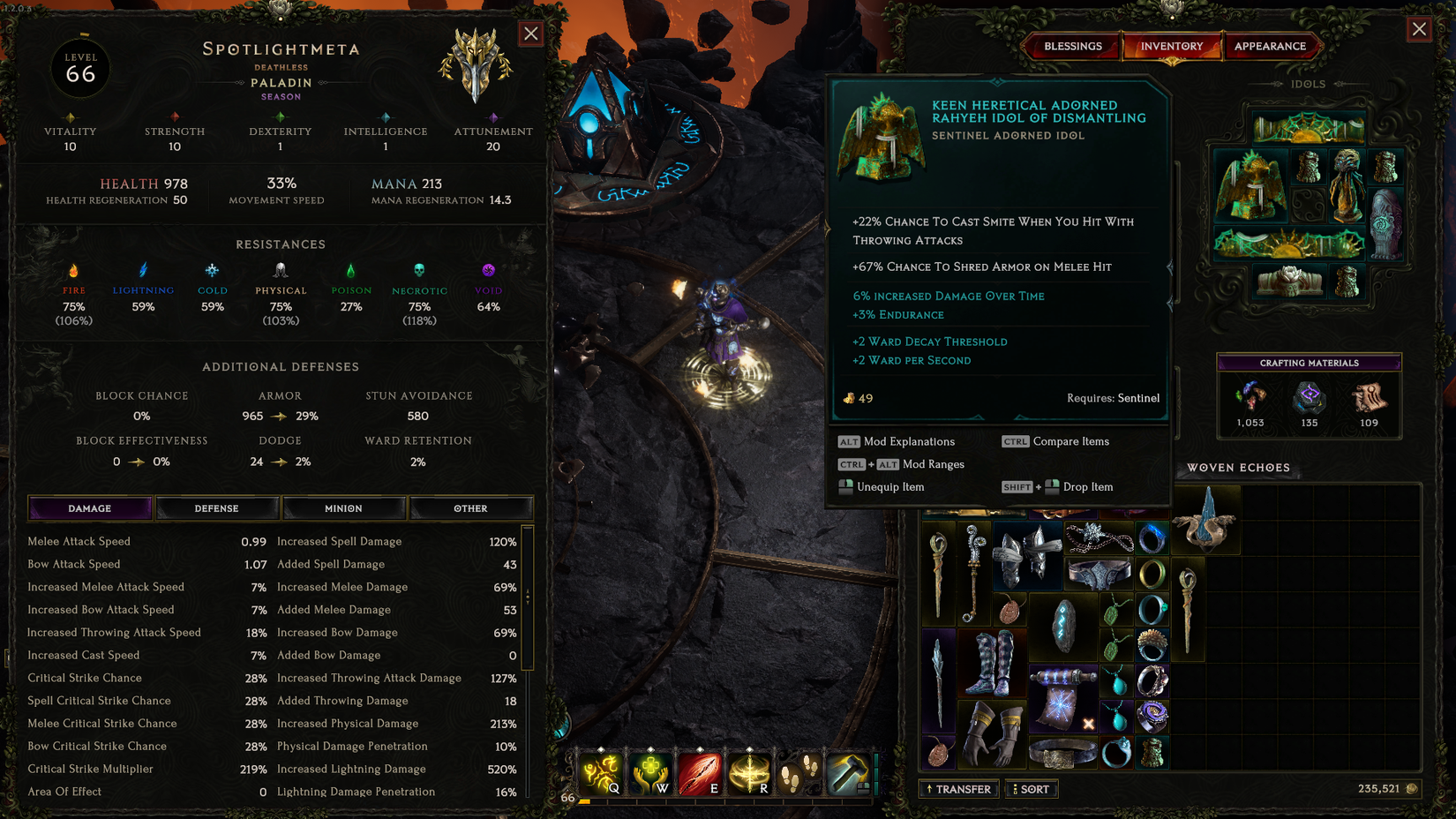Click the gold coin icon beside 235,521
This screenshot has height=819, width=1456.
pos(1413,789)
